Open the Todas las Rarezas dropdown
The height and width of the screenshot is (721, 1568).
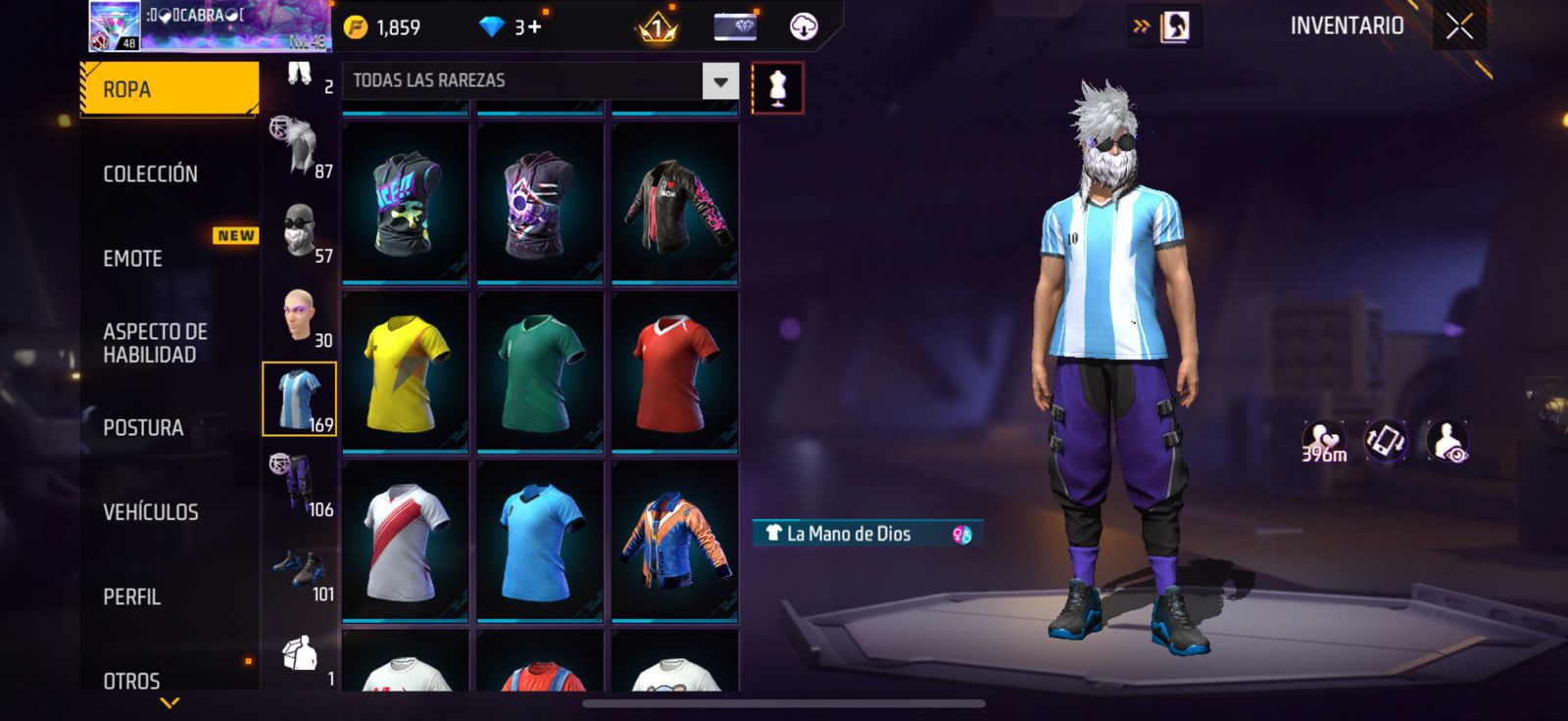tap(719, 81)
